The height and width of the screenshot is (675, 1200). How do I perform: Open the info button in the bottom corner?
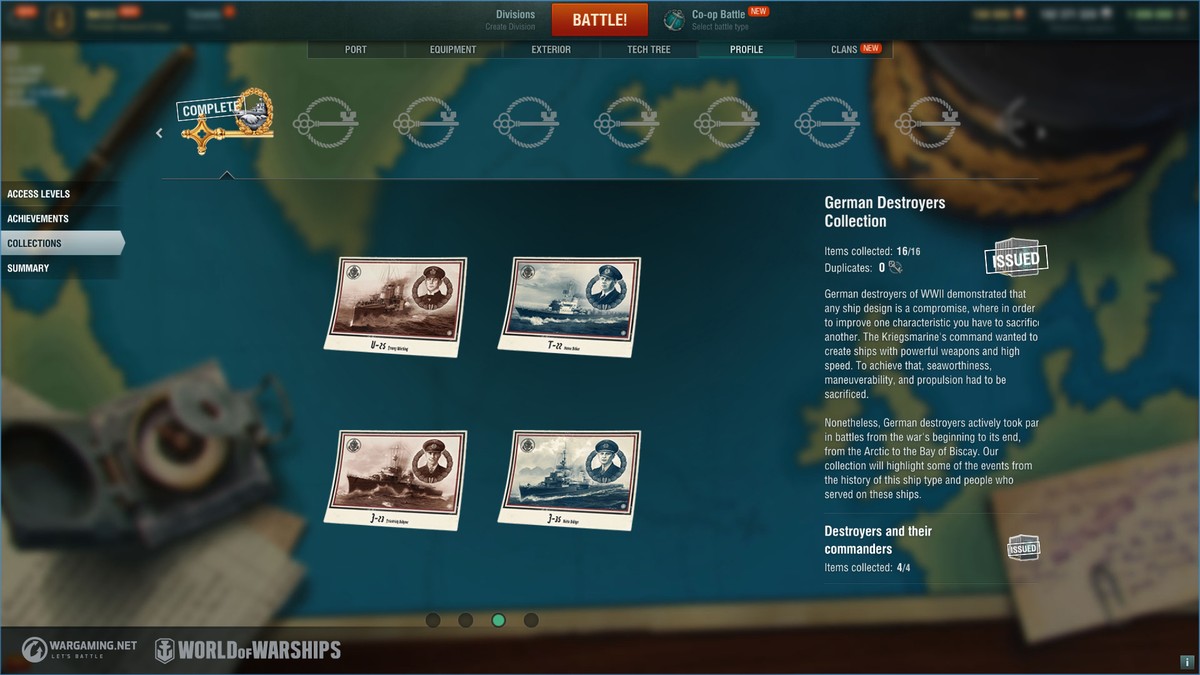tap(1186, 662)
